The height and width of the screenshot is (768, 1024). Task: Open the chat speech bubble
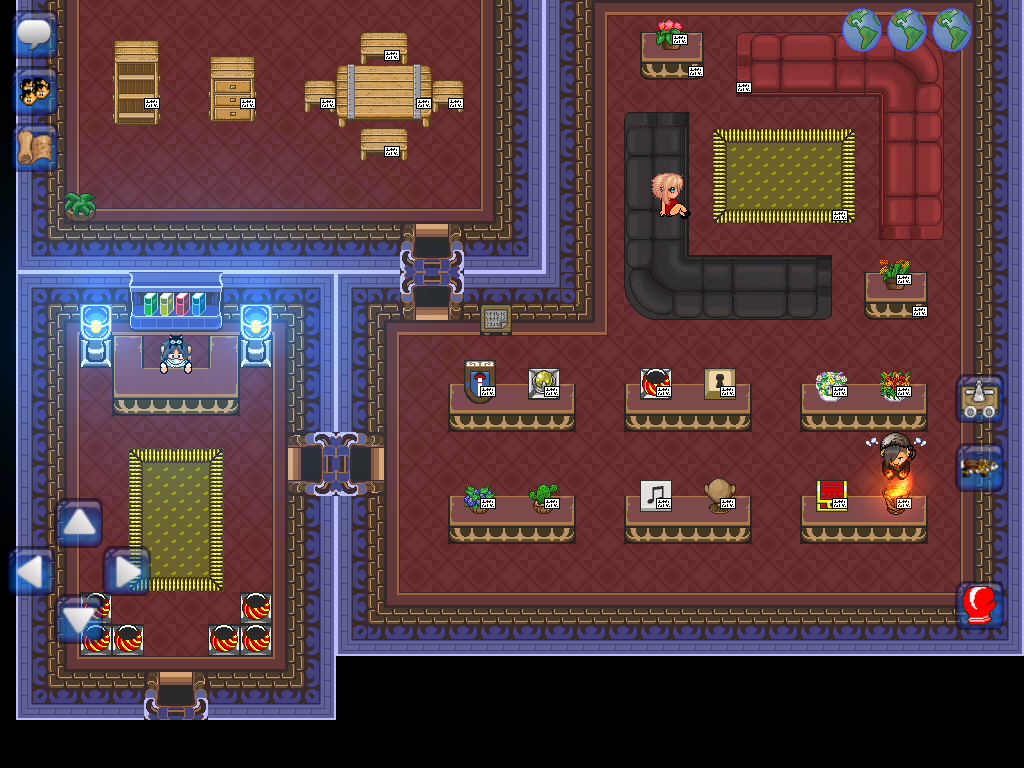35,35
